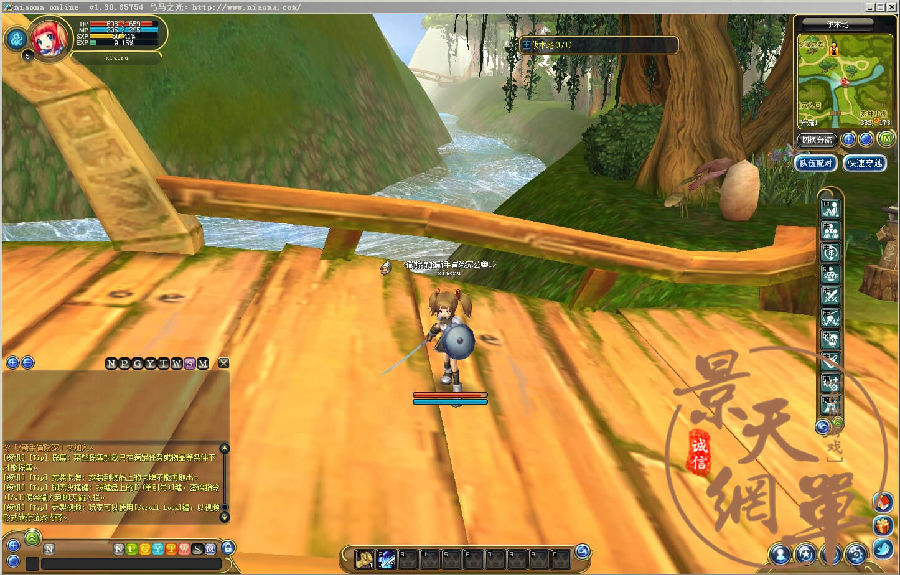Open the character menu person icon
900x575 pixels.
pyautogui.click(x=780, y=553)
